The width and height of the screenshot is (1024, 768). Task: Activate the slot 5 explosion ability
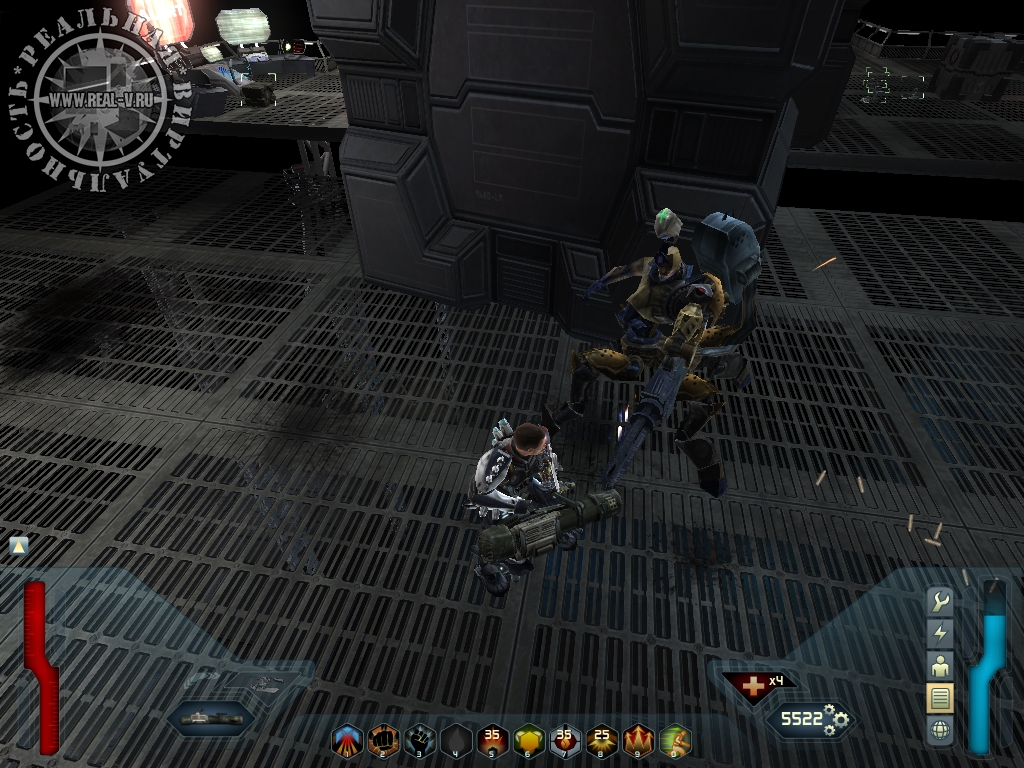[x=492, y=741]
